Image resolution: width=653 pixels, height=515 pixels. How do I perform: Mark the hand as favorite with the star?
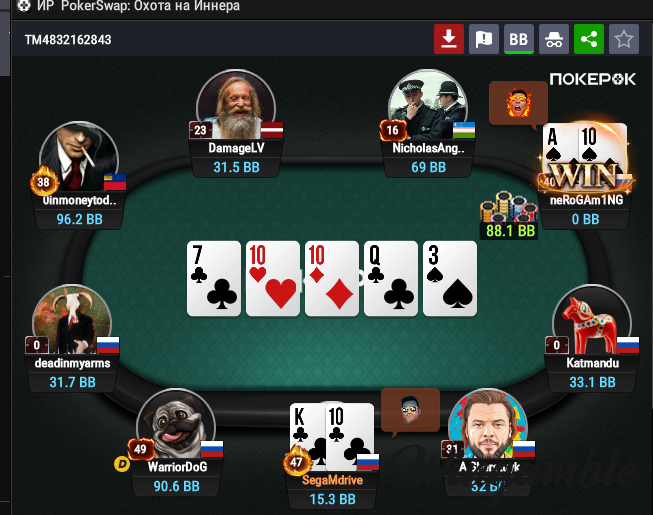tap(624, 39)
